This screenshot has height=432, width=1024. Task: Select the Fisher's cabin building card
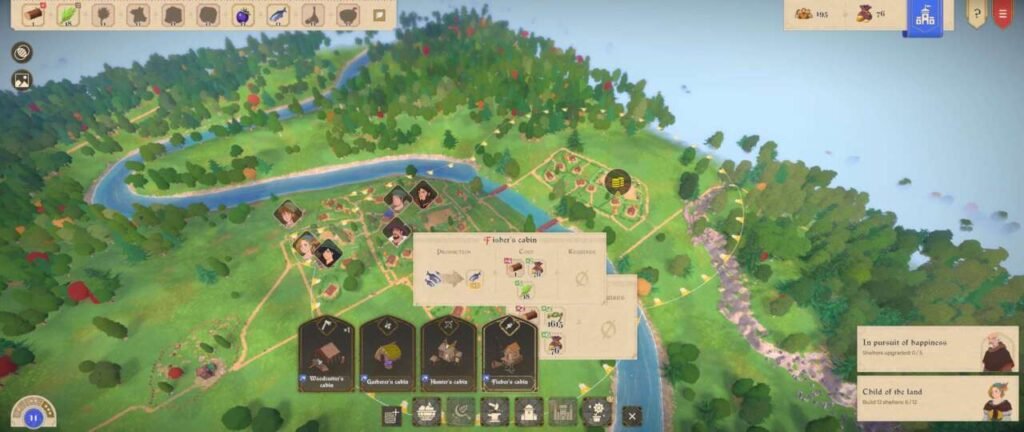pyautogui.click(x=510, y=354)
